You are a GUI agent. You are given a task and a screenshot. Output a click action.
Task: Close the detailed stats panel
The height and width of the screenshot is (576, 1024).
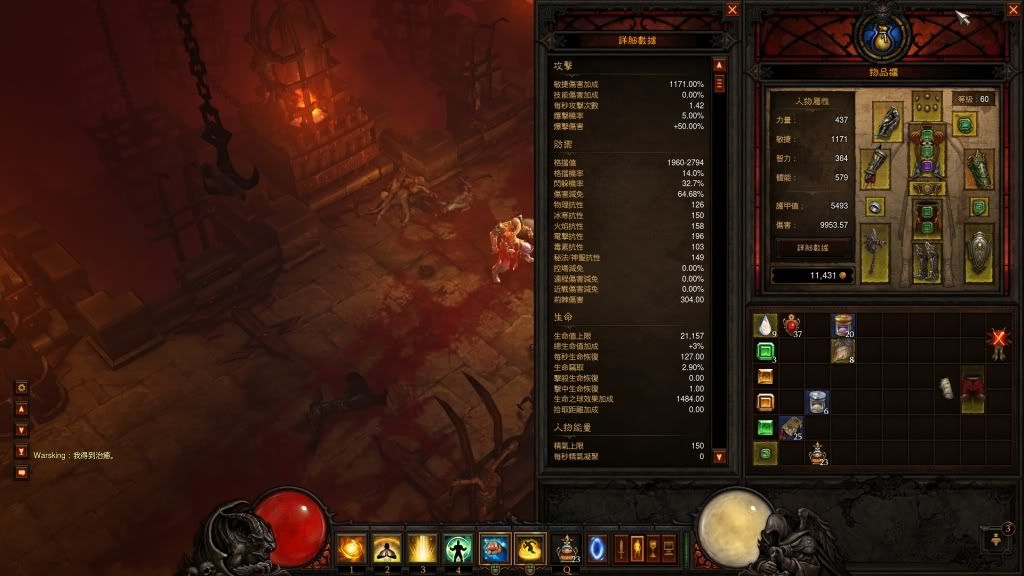pyautogui.click(x=733, y=10)
